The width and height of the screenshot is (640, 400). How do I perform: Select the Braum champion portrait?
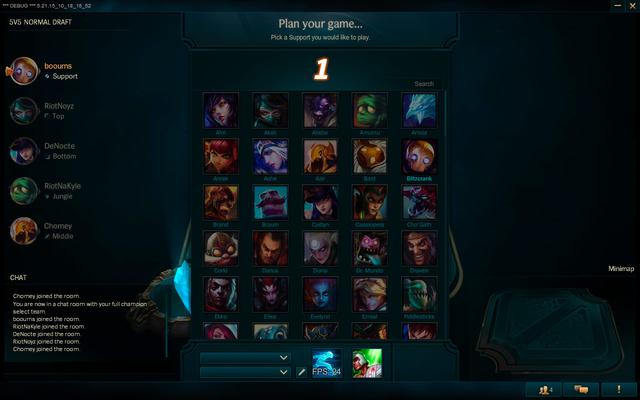coord(270,202)
